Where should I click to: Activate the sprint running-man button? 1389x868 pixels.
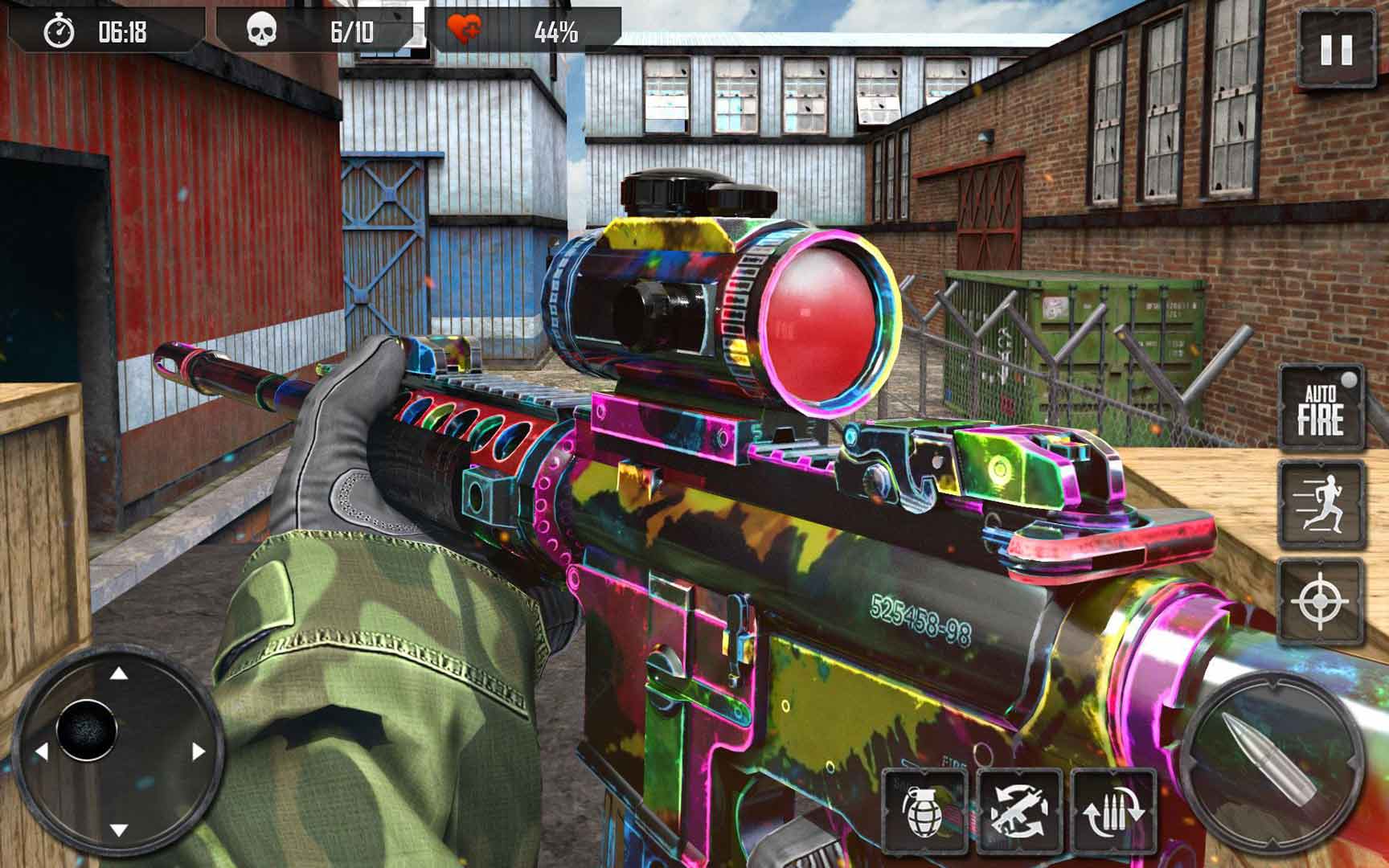(x=1321, y=505)
